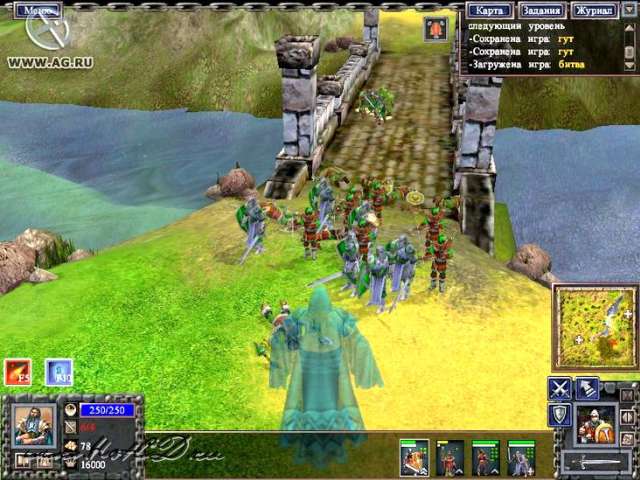Choose the shield defend command
640x480 pixels.
click(560, 415)
